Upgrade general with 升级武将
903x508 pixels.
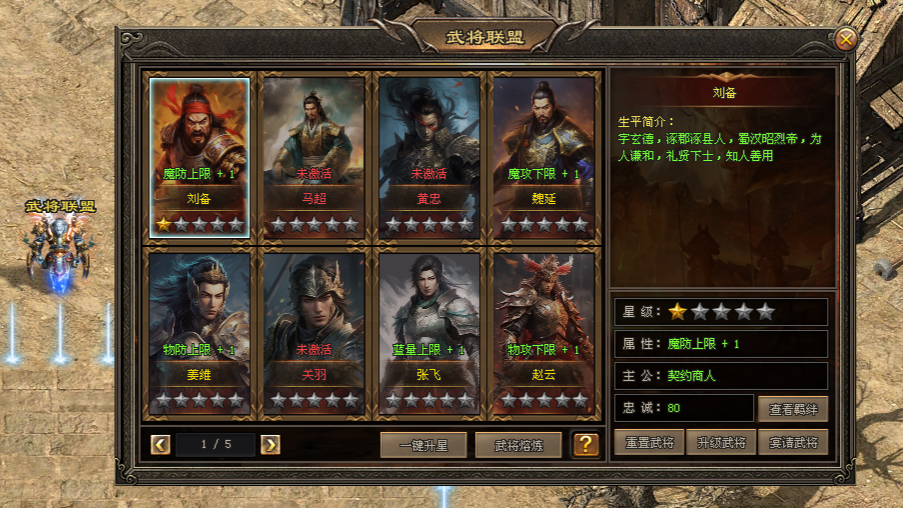720,442
